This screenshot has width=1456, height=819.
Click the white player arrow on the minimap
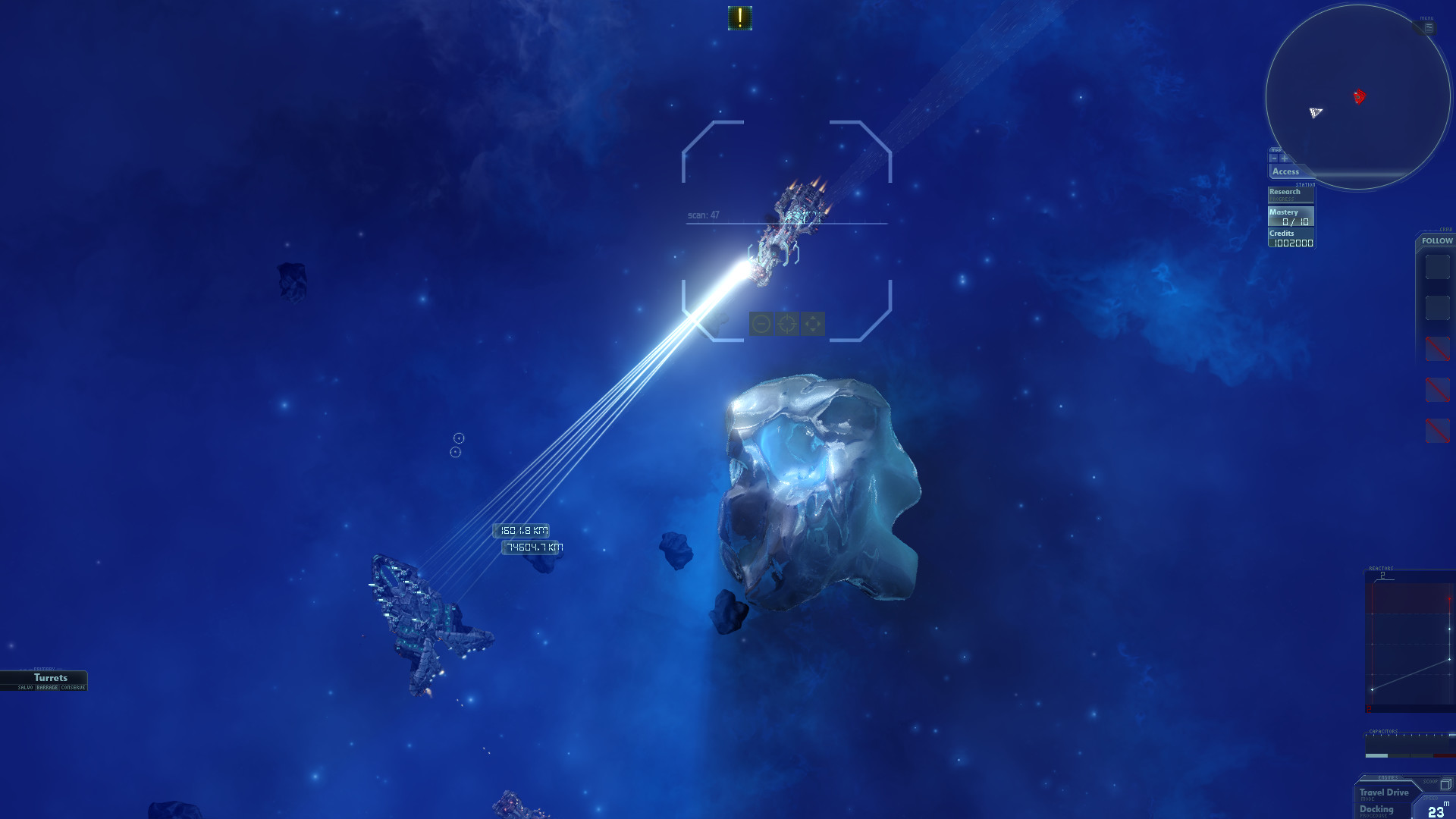[1317, 114]
